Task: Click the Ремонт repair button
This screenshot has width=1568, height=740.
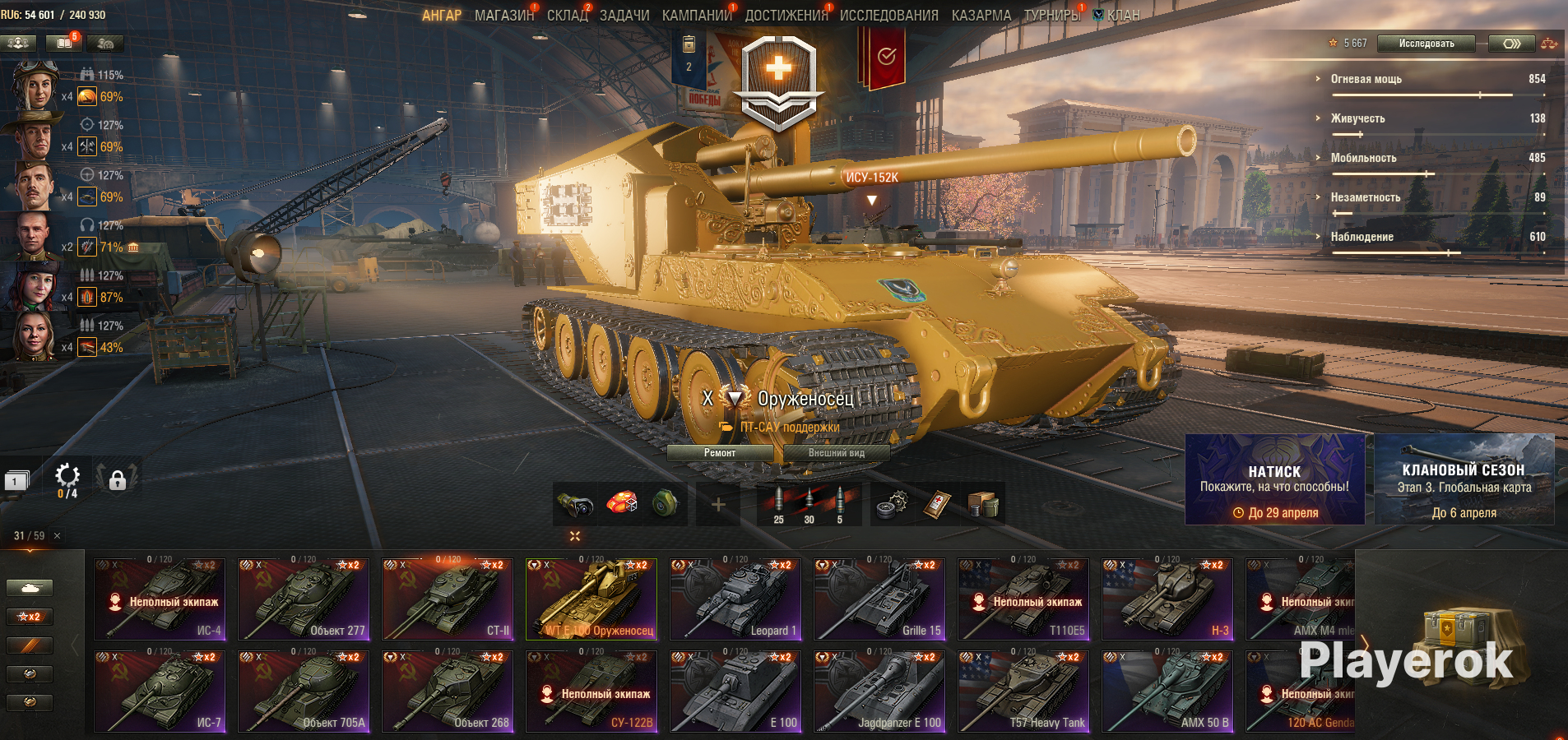Action: pos(720,453)
